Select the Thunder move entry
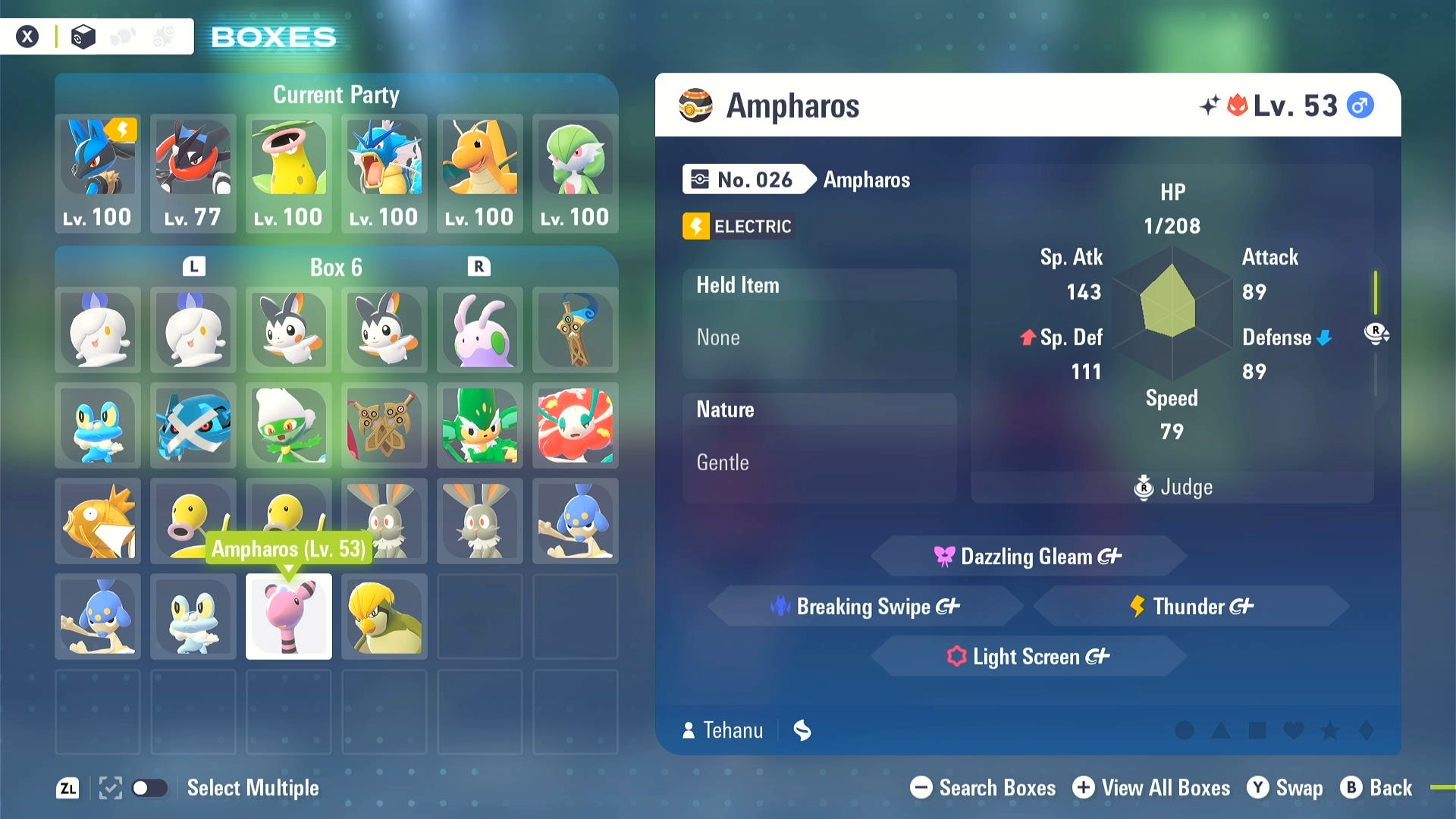Screen dimensions: 1456x819 [x=1191, y=607]
